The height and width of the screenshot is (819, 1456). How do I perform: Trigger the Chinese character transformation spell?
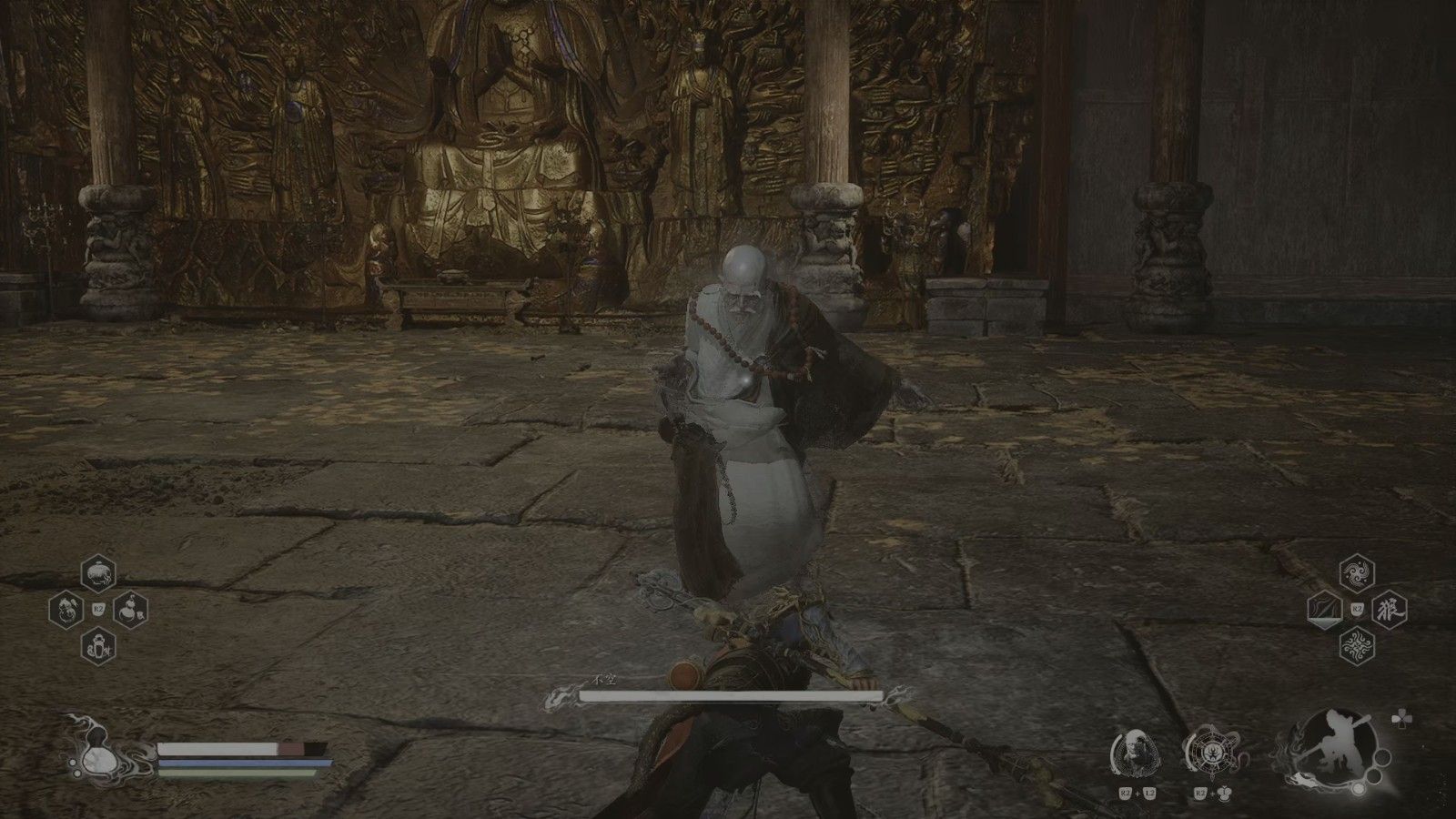point(1389,609)
